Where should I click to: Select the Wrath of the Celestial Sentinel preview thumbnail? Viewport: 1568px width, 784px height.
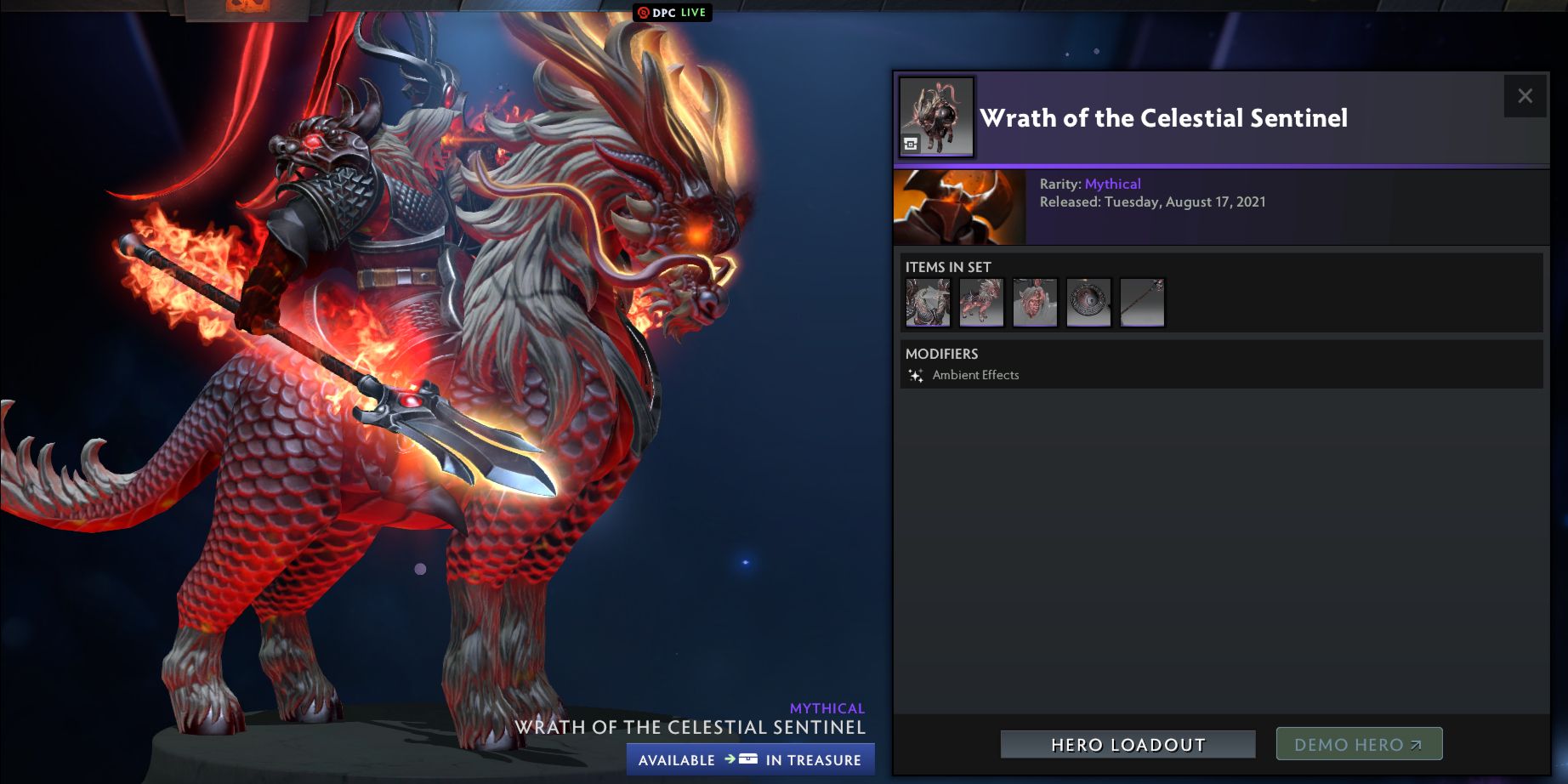tap(935, 116)
